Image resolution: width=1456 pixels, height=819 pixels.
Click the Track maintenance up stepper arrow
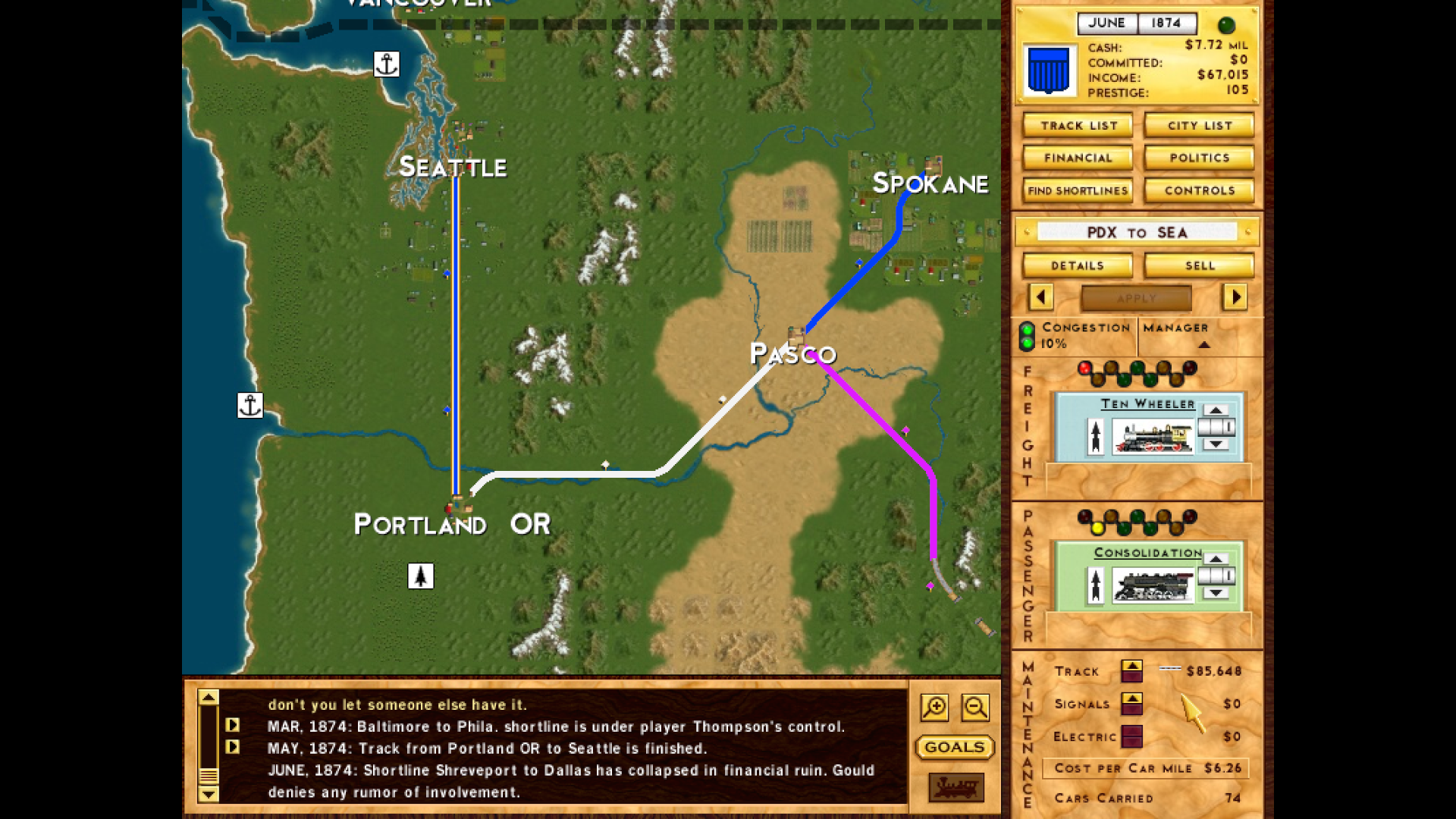click(x=1133, y=666)
